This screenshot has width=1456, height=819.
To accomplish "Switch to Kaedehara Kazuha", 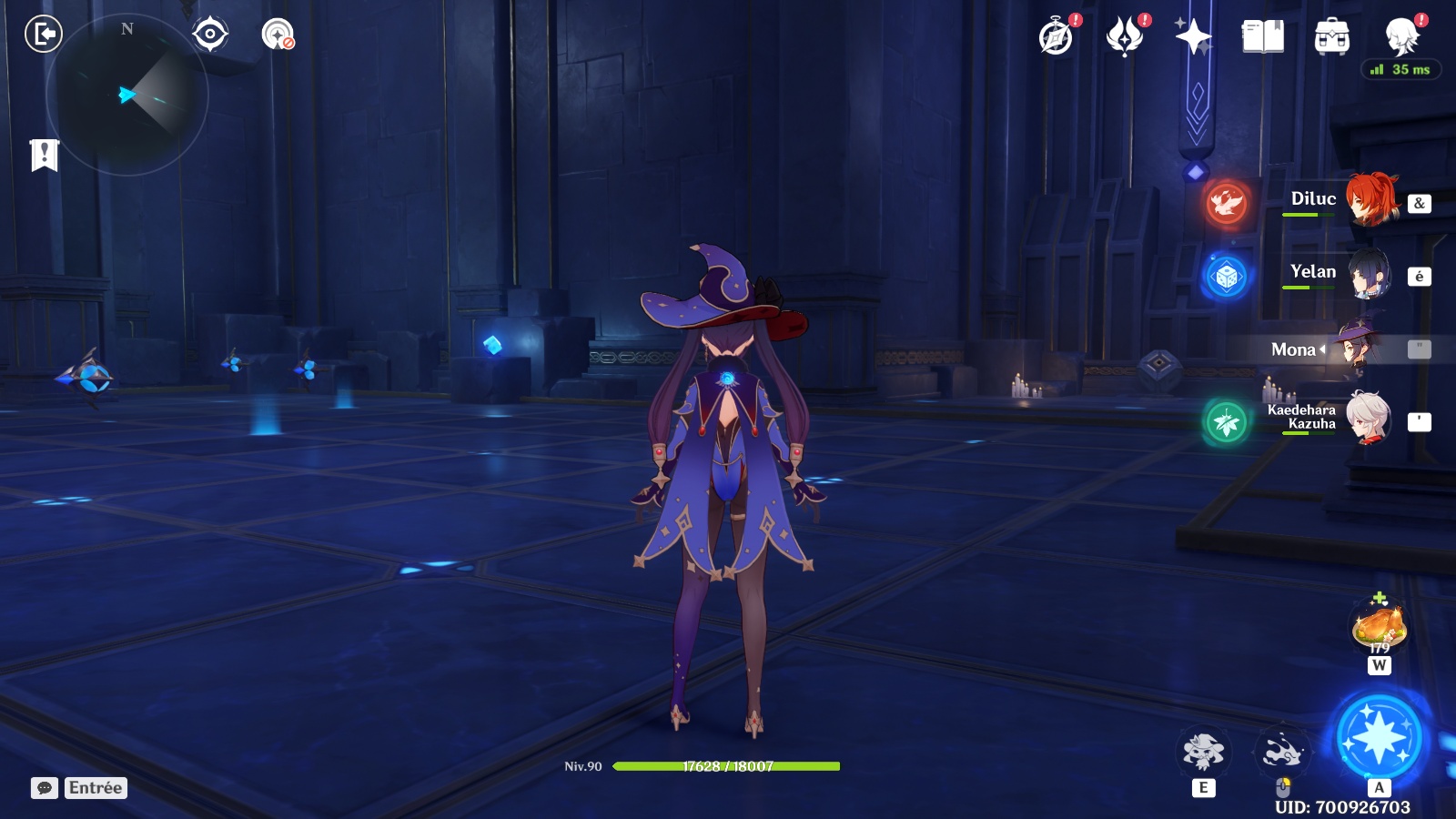I will click(x=1368, y=419).
